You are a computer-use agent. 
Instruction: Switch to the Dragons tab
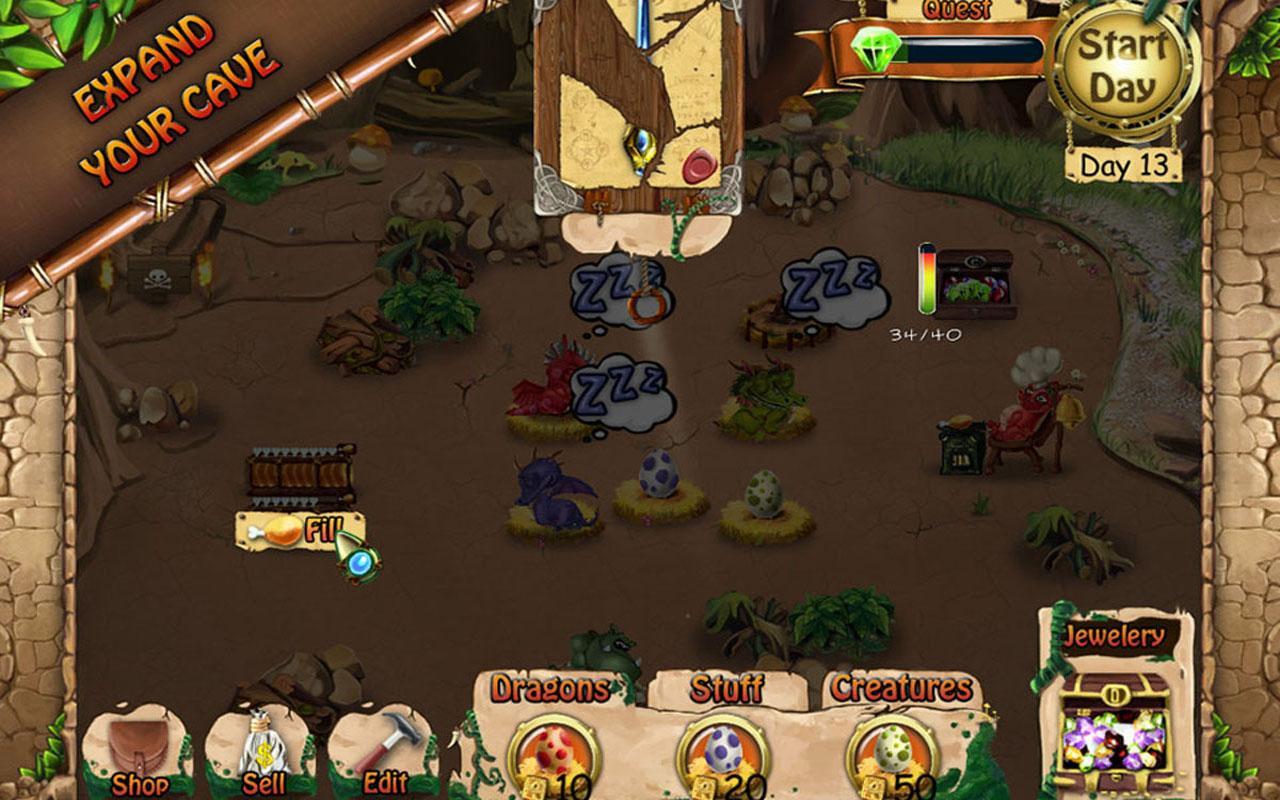click(x=549, y=690)
